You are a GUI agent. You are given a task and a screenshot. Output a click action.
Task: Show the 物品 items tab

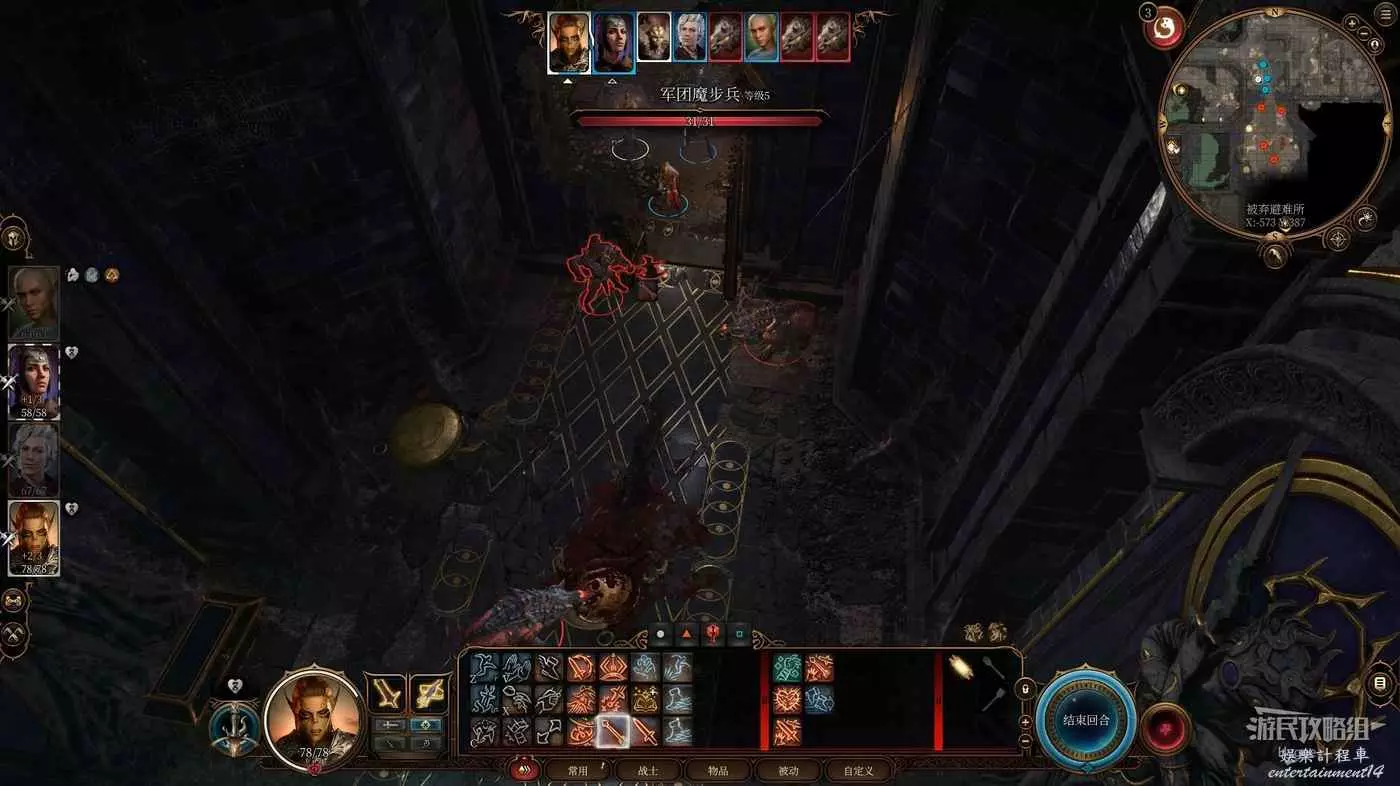[718, 770]
